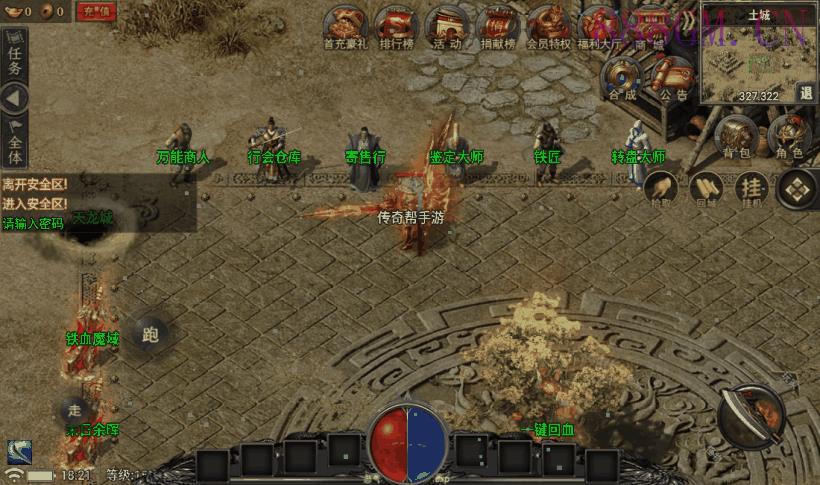
Task: Open the 首充豪礼 first-recharge gift
Action: pos(346,25)
